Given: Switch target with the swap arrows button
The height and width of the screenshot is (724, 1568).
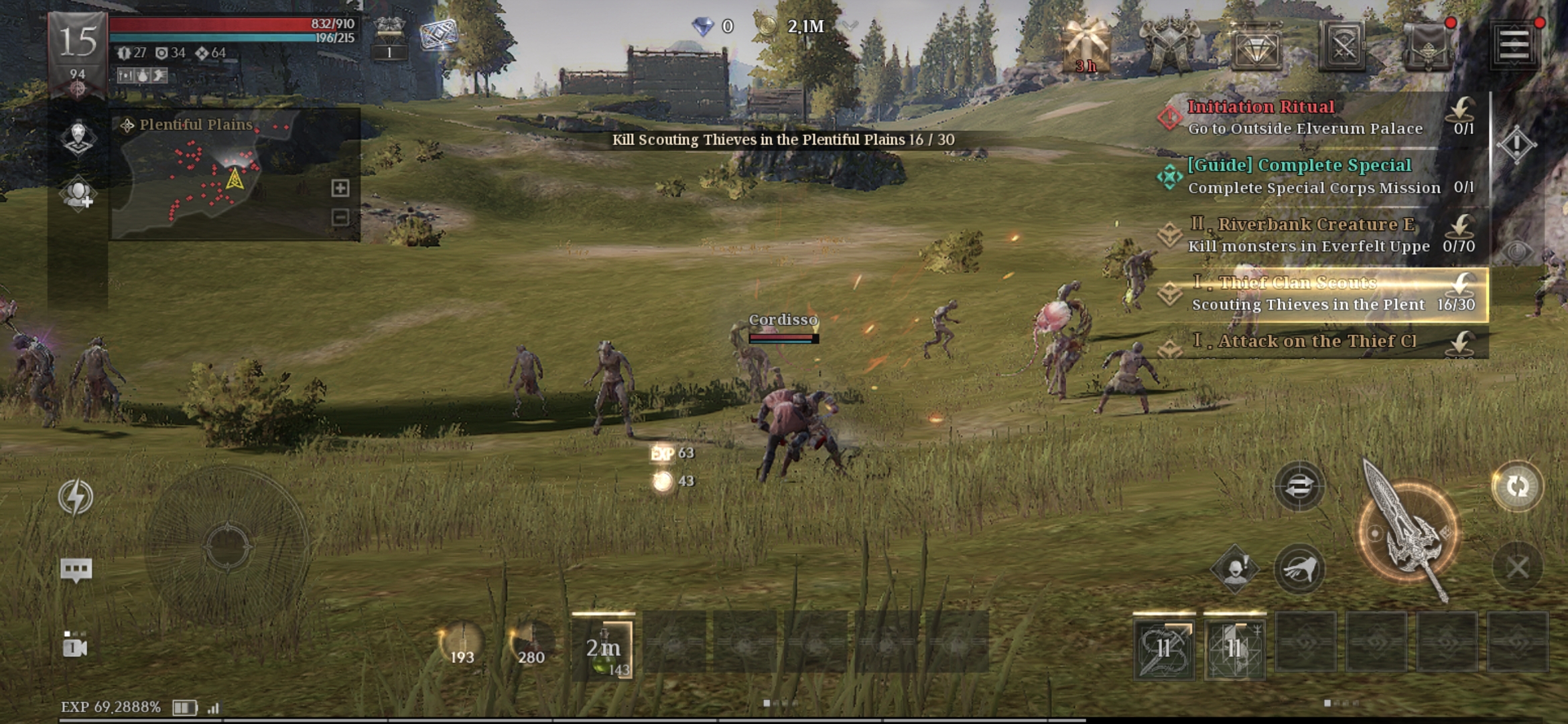Looking at the screenshot, I should pos(1299,486).
